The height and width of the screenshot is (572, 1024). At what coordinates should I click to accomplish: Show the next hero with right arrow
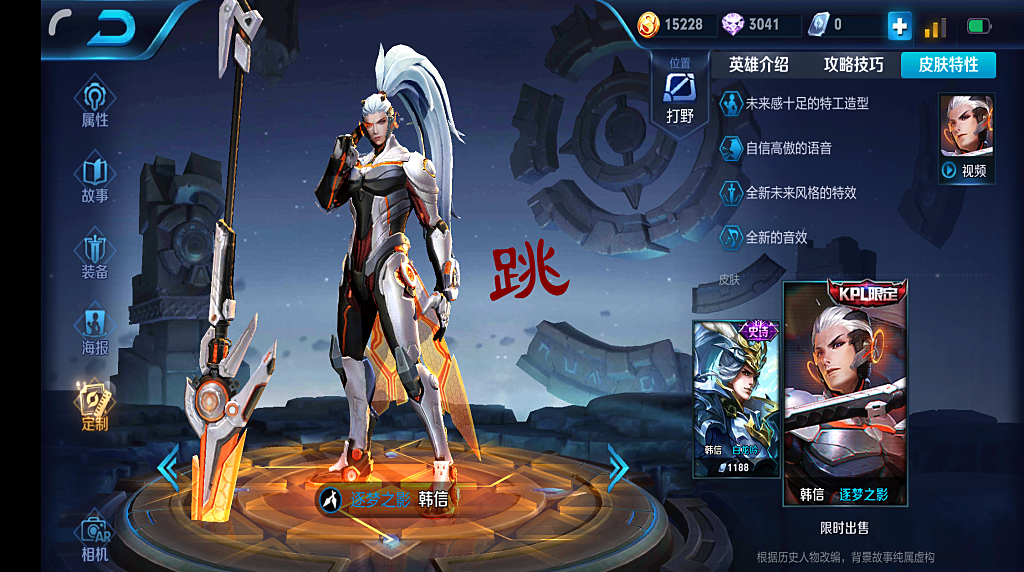618,467
